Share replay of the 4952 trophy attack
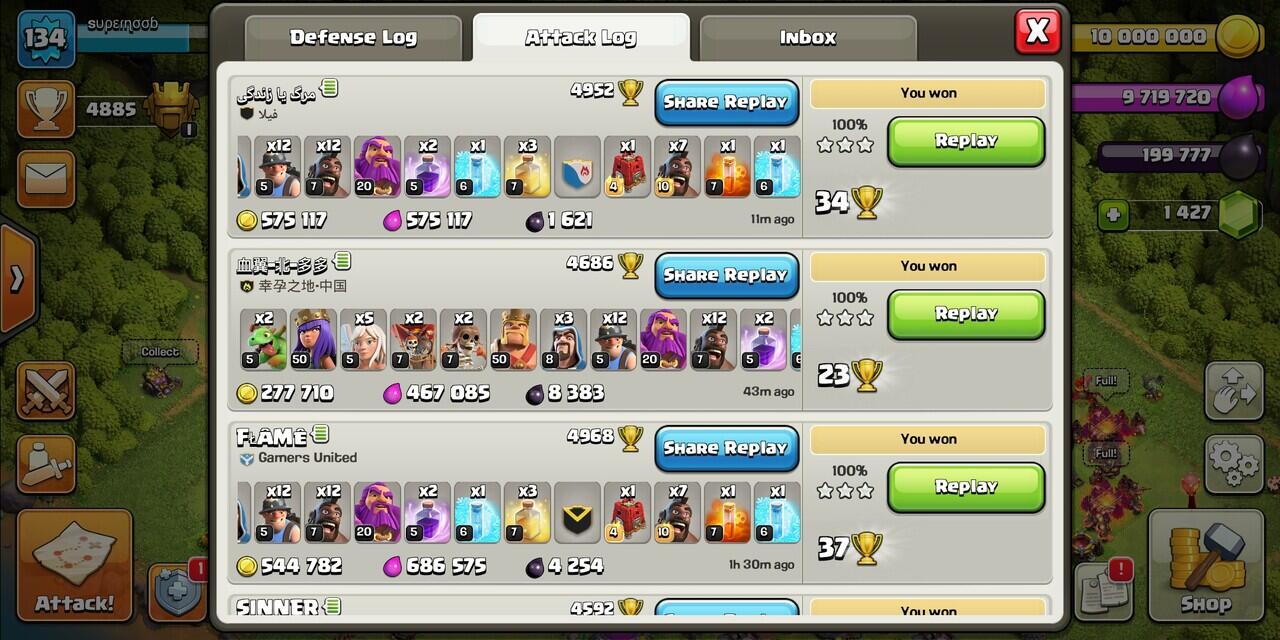 [726, 102]
